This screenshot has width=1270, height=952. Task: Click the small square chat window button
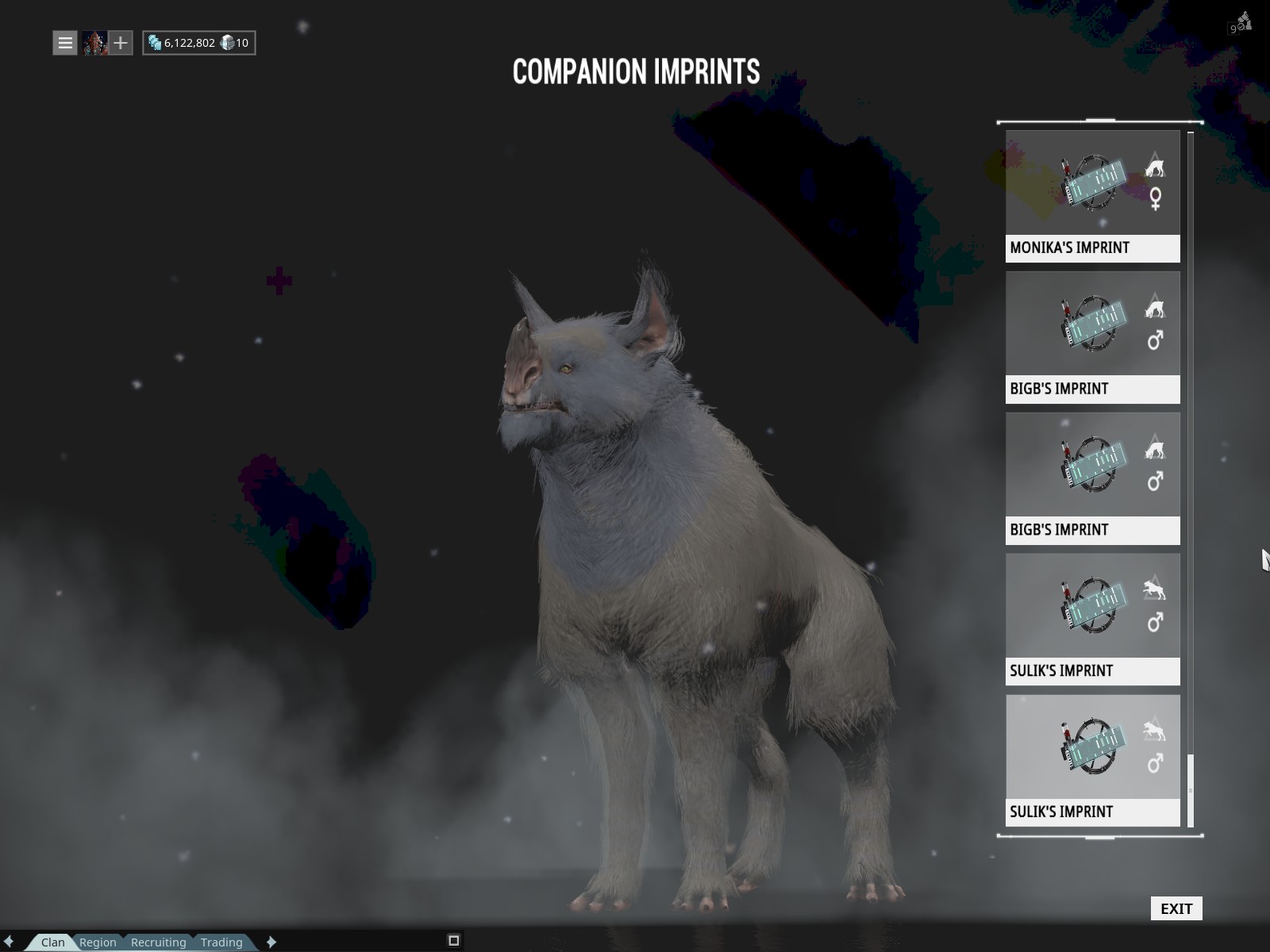[454, 941]
